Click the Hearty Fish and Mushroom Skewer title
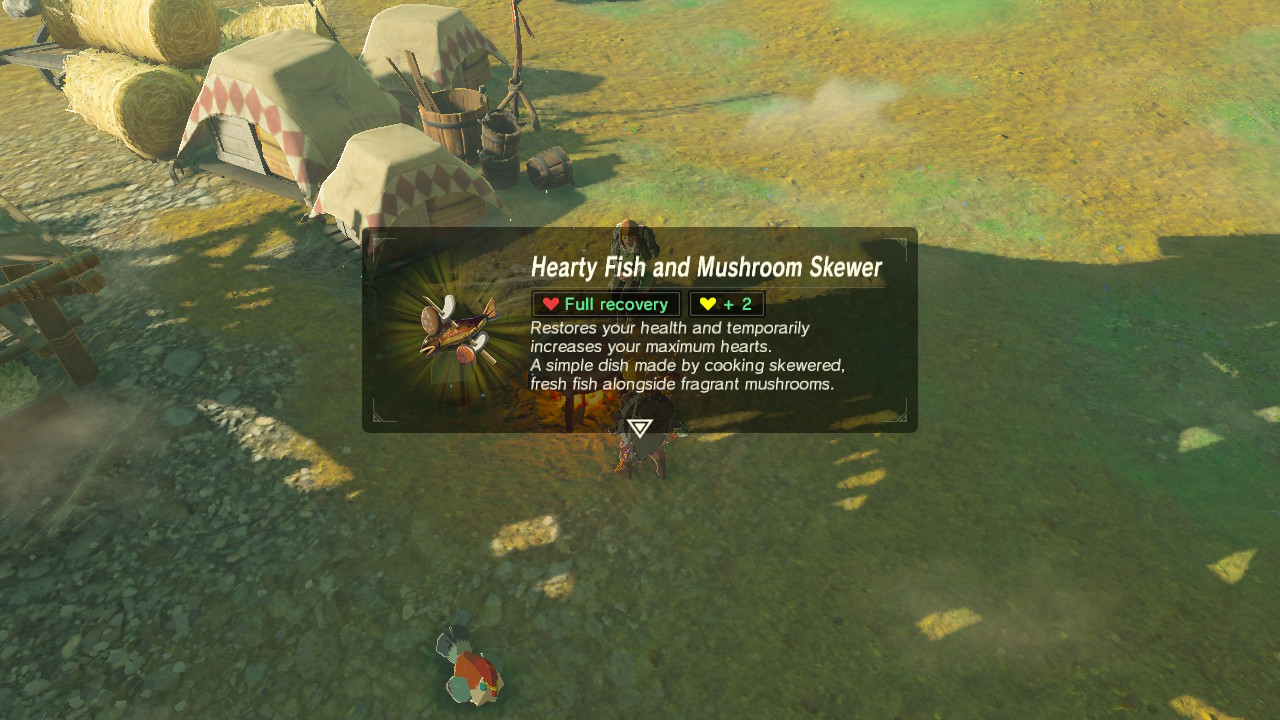This screenshot has width=1280, height=720. click(705, 267)
